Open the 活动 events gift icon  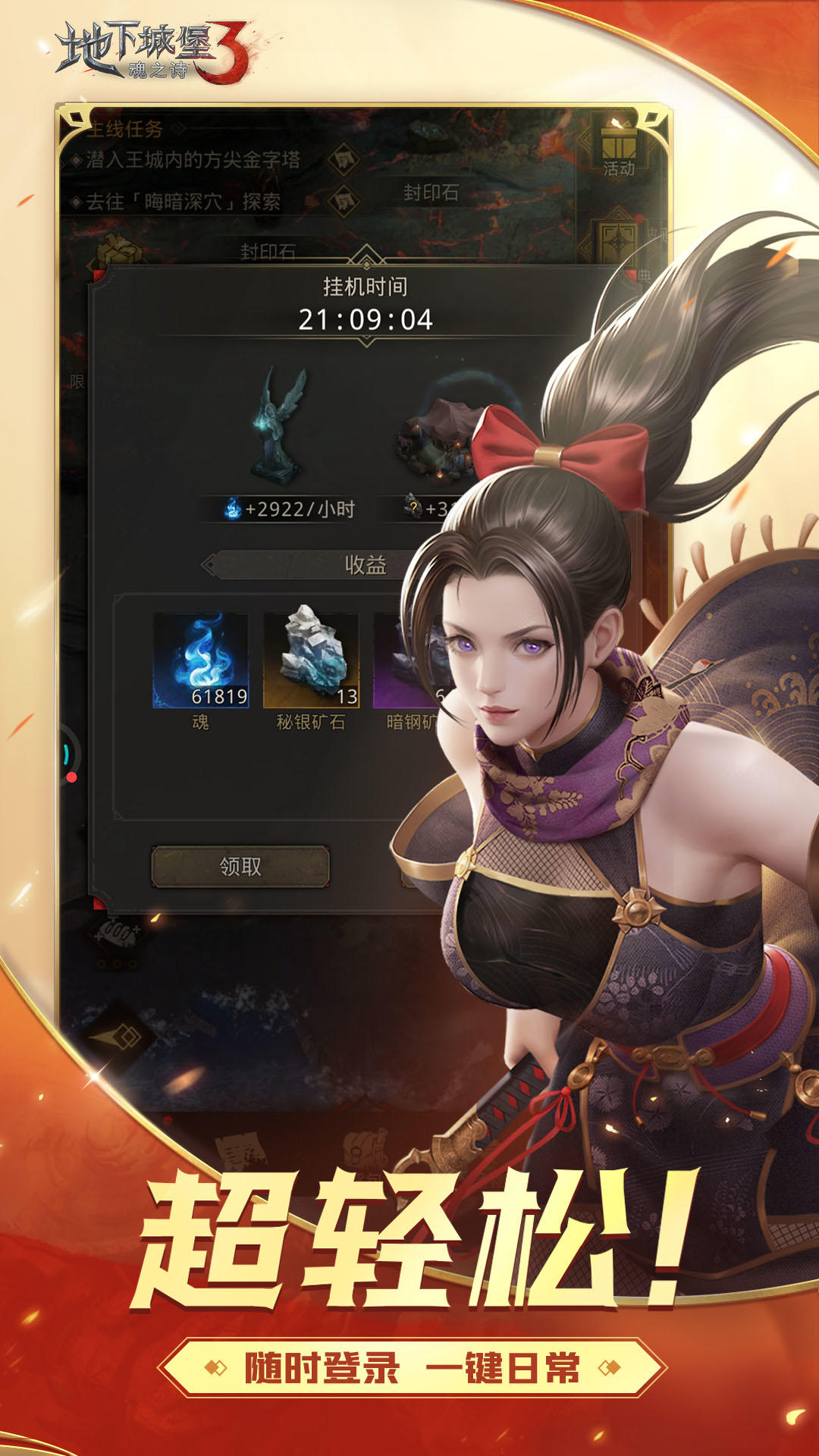pos(618,149)
